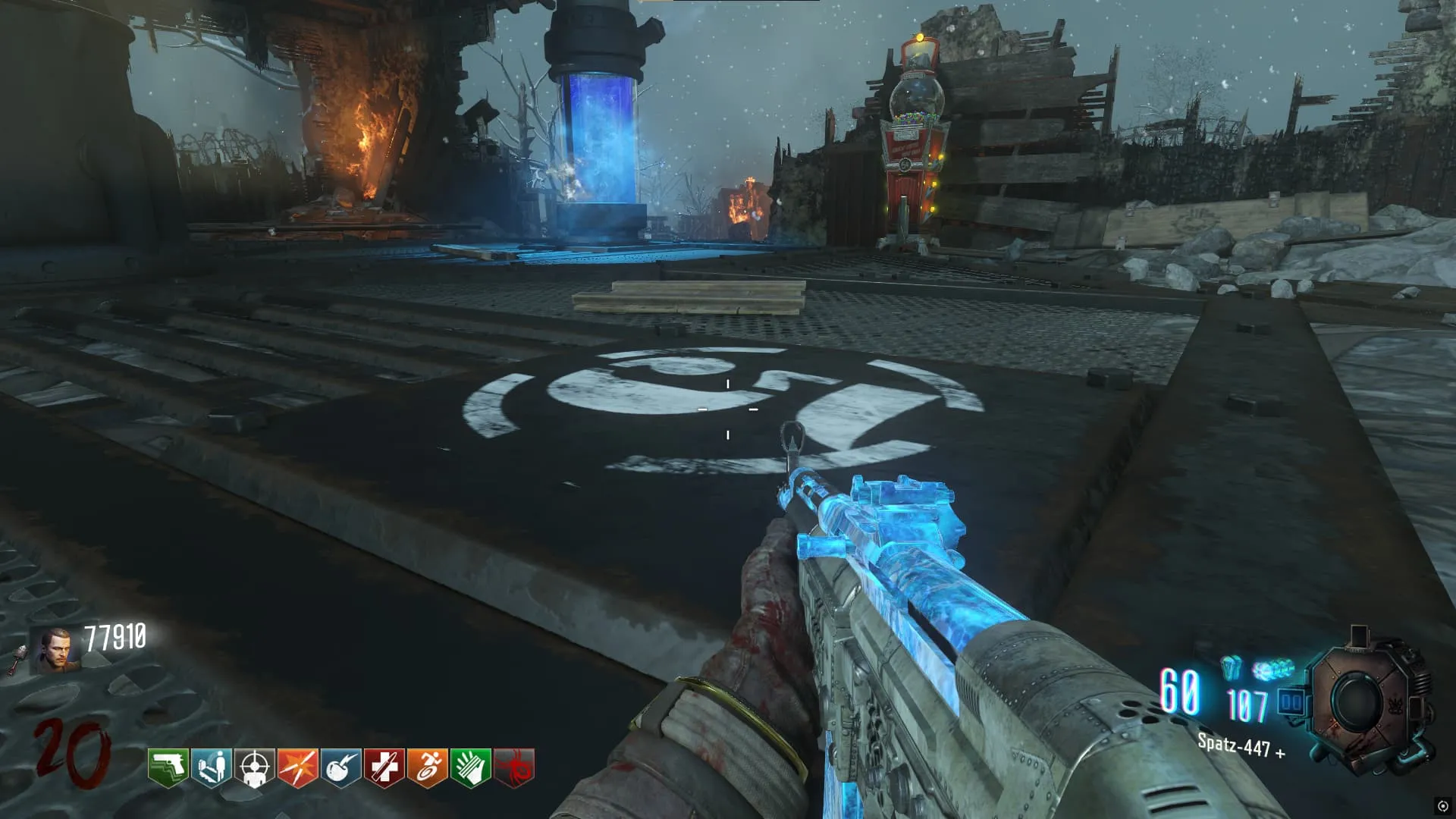Click the greyed-out Widow's Wine spider icon

513,767
